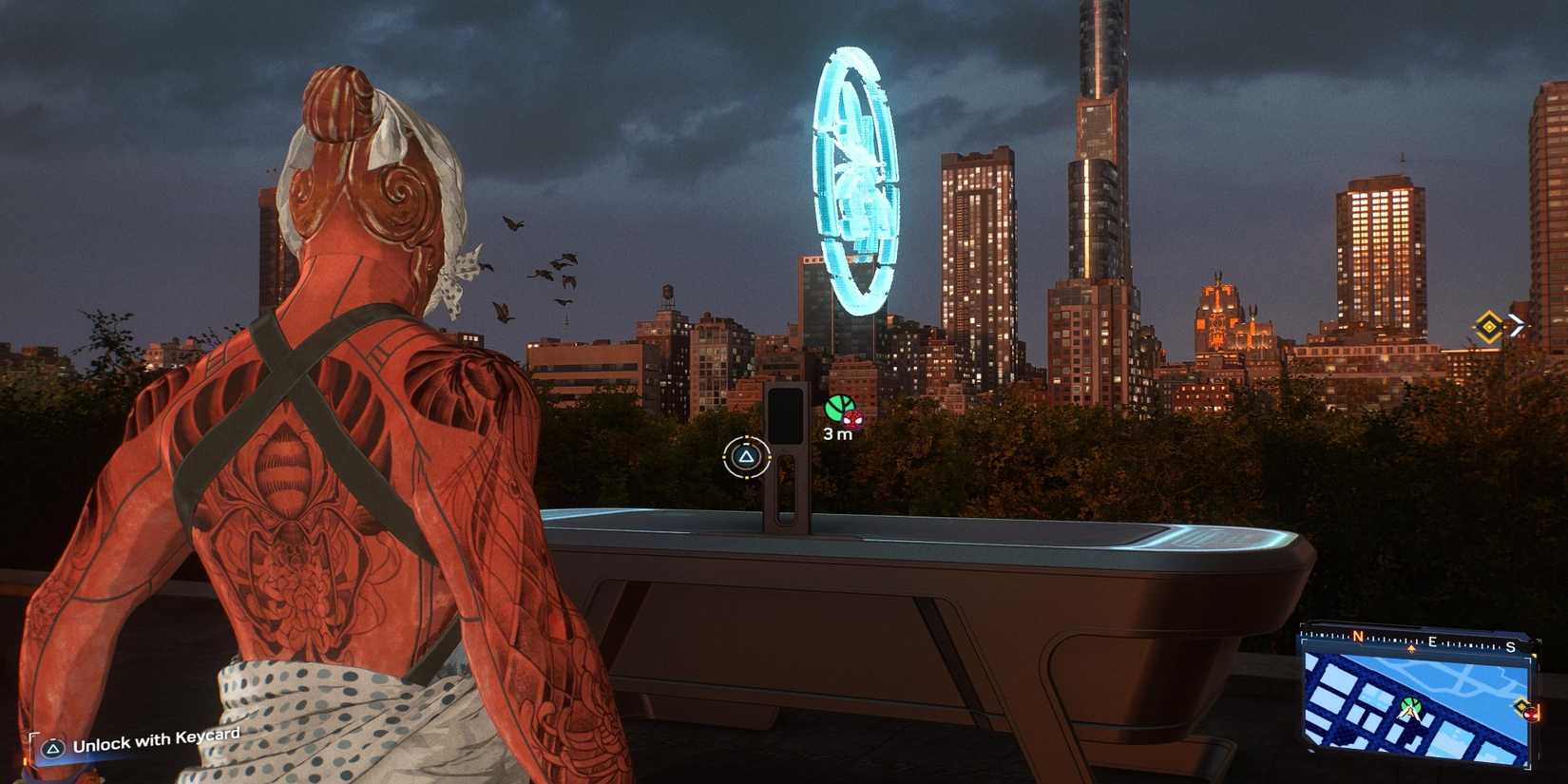
Task: Click the N marker on the compass
Action: (x=1357, y=636)
